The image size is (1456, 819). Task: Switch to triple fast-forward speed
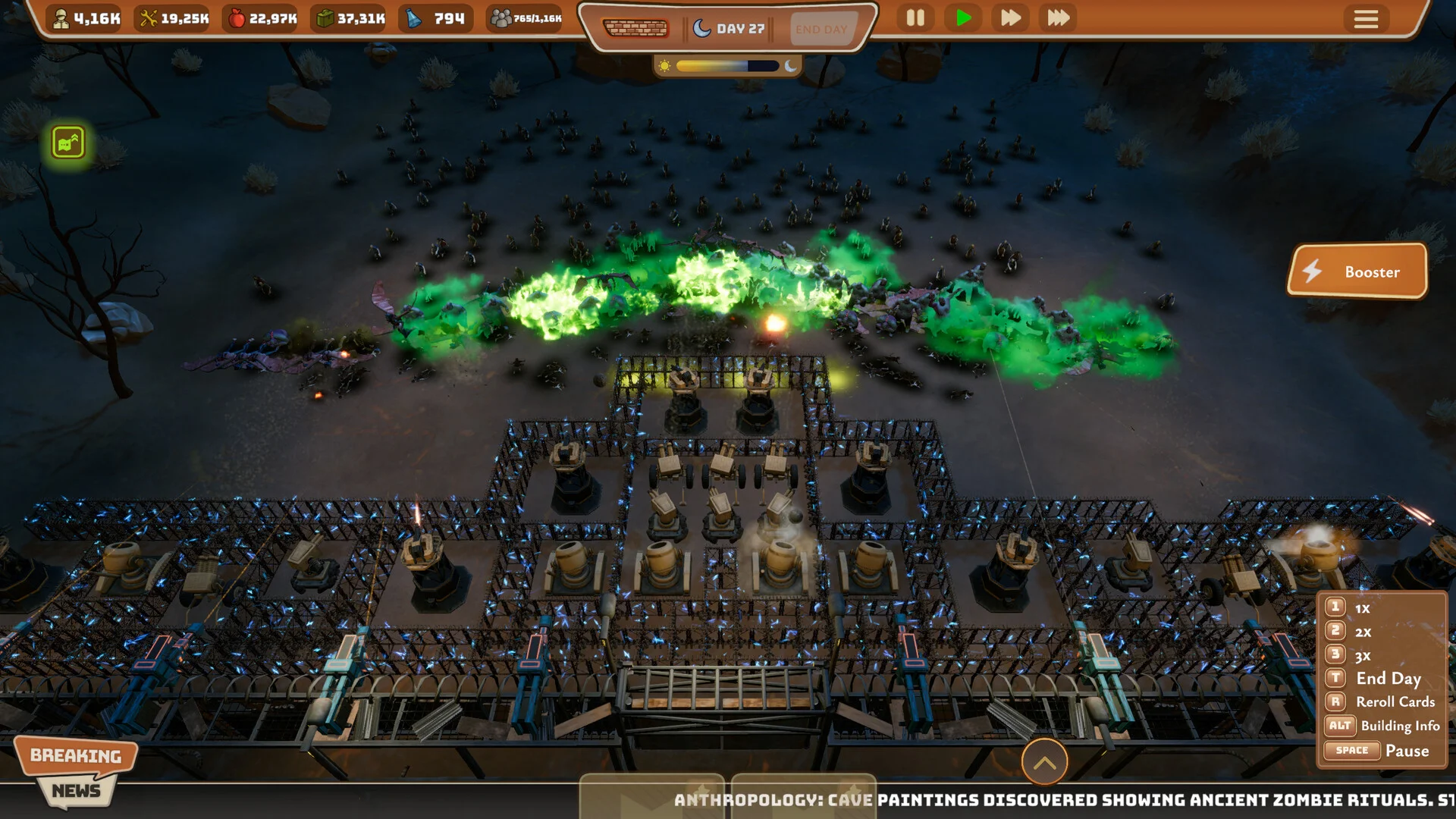(x=1058, y=18)
